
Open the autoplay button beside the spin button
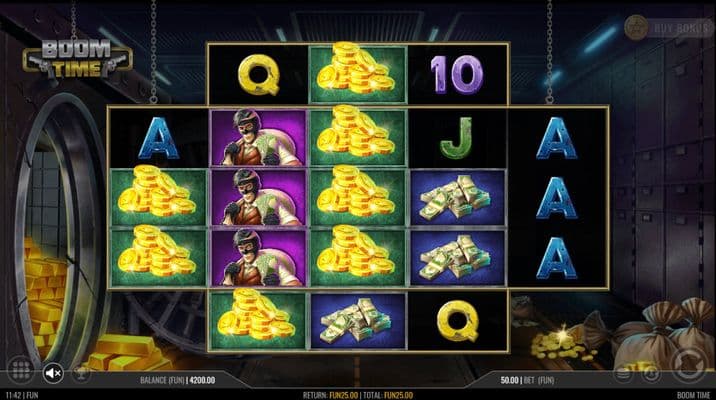[649, 374]
